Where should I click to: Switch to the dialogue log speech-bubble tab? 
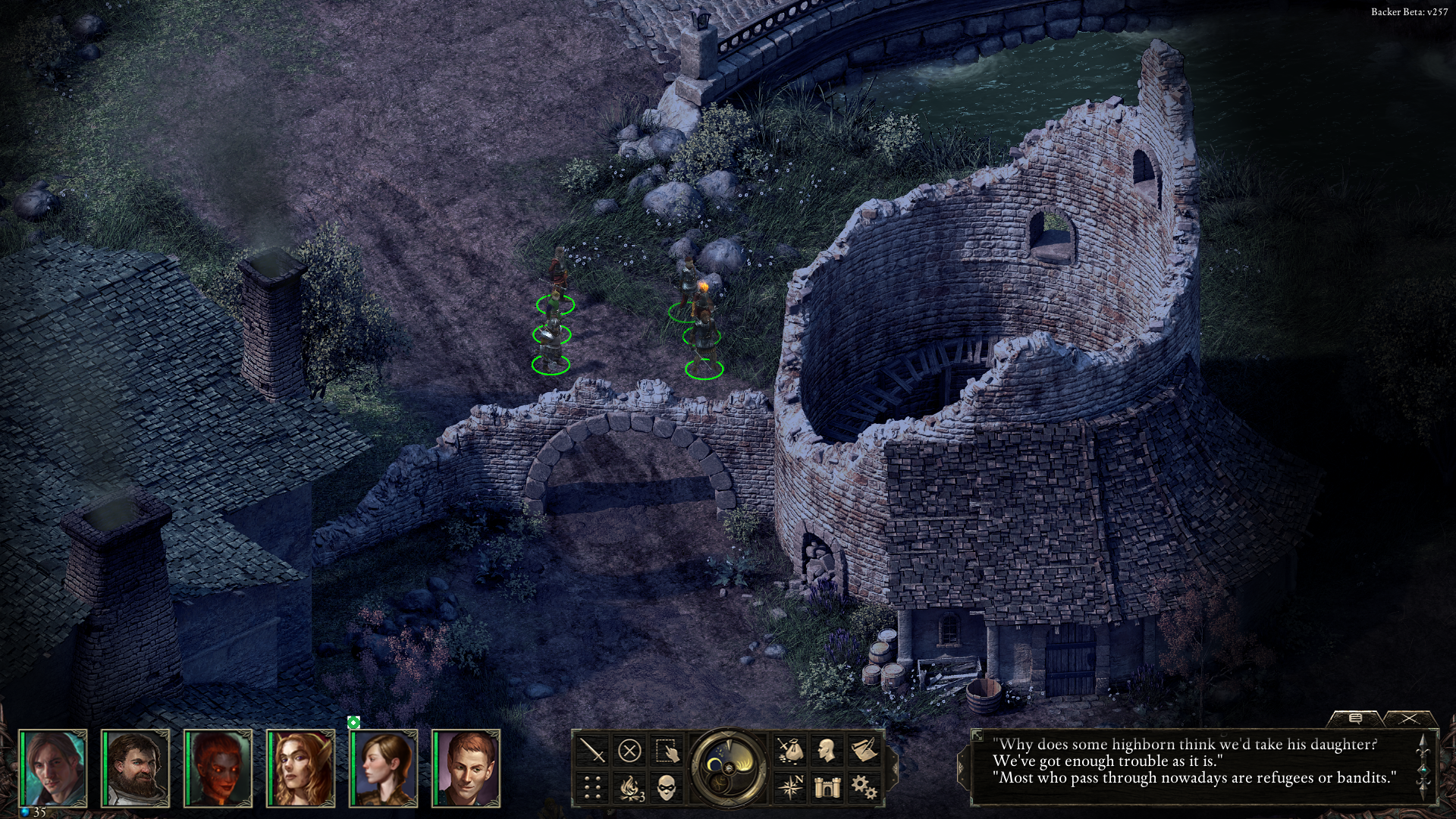pyautogui.click(x=1356, y=718)
